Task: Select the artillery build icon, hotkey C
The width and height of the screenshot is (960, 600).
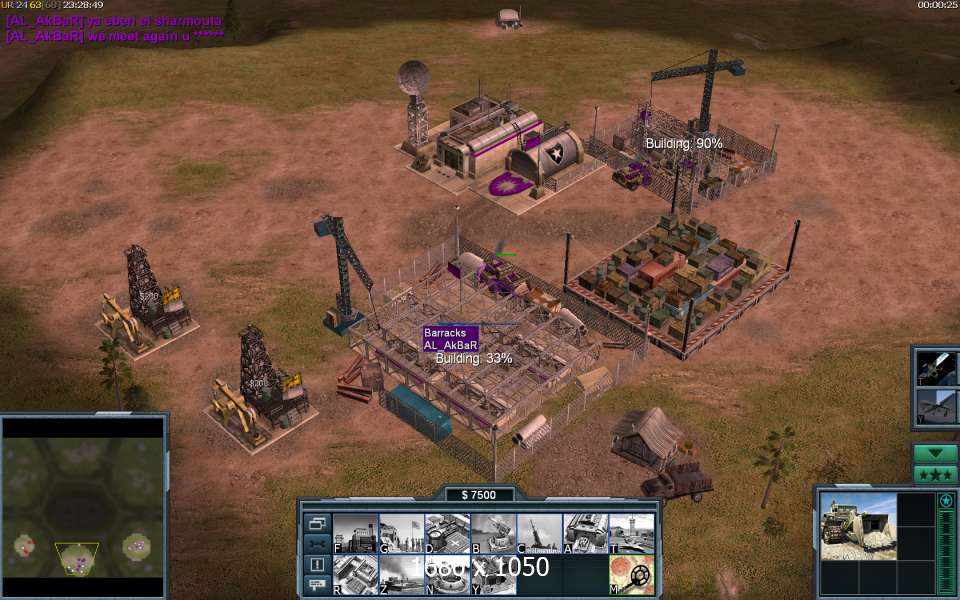Action: click(x=539, y=533)
